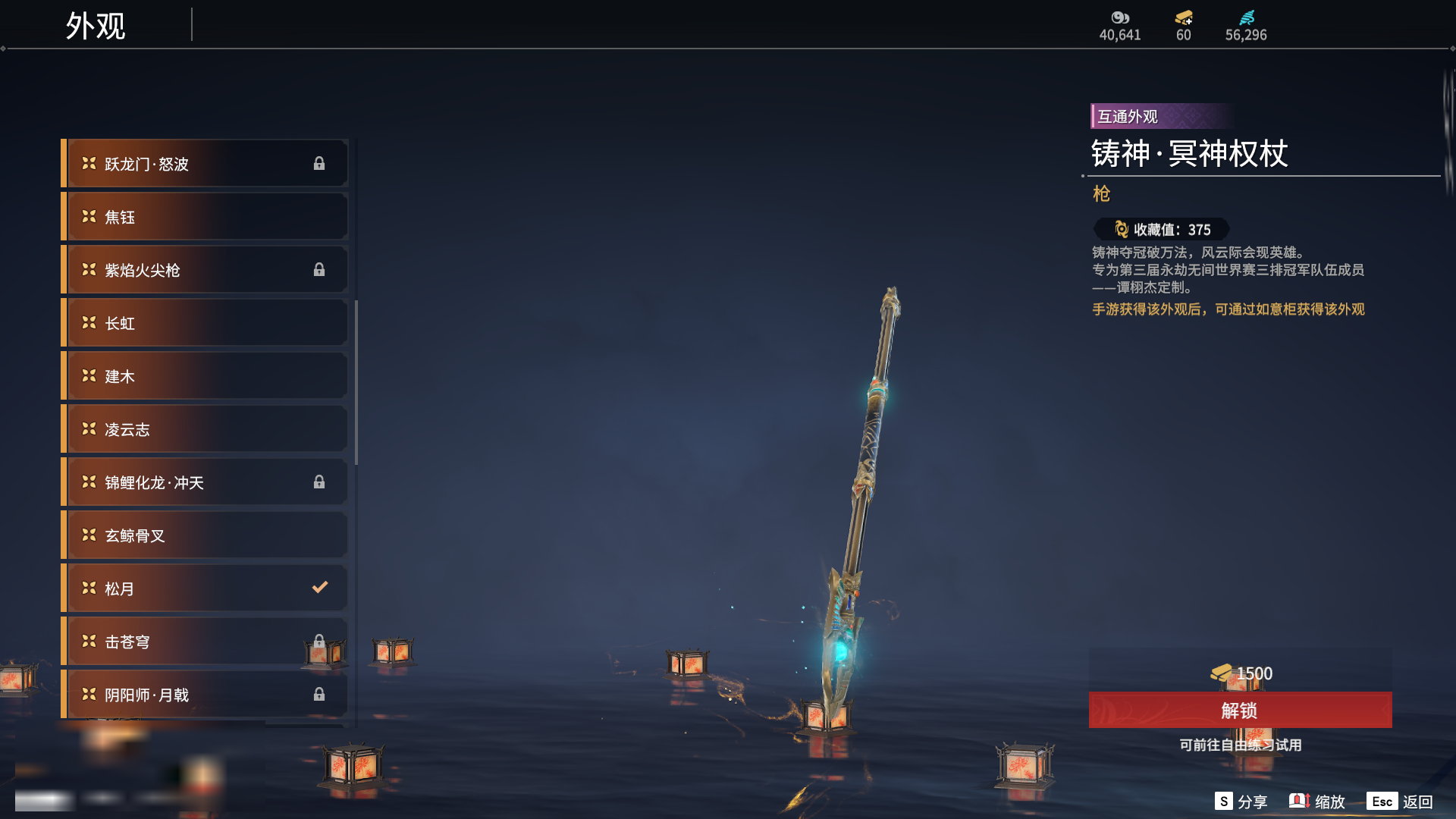The image size is (1456, 819).
Task: Choose the locked 击苍穹 skin
Action: tap(205, 642)
